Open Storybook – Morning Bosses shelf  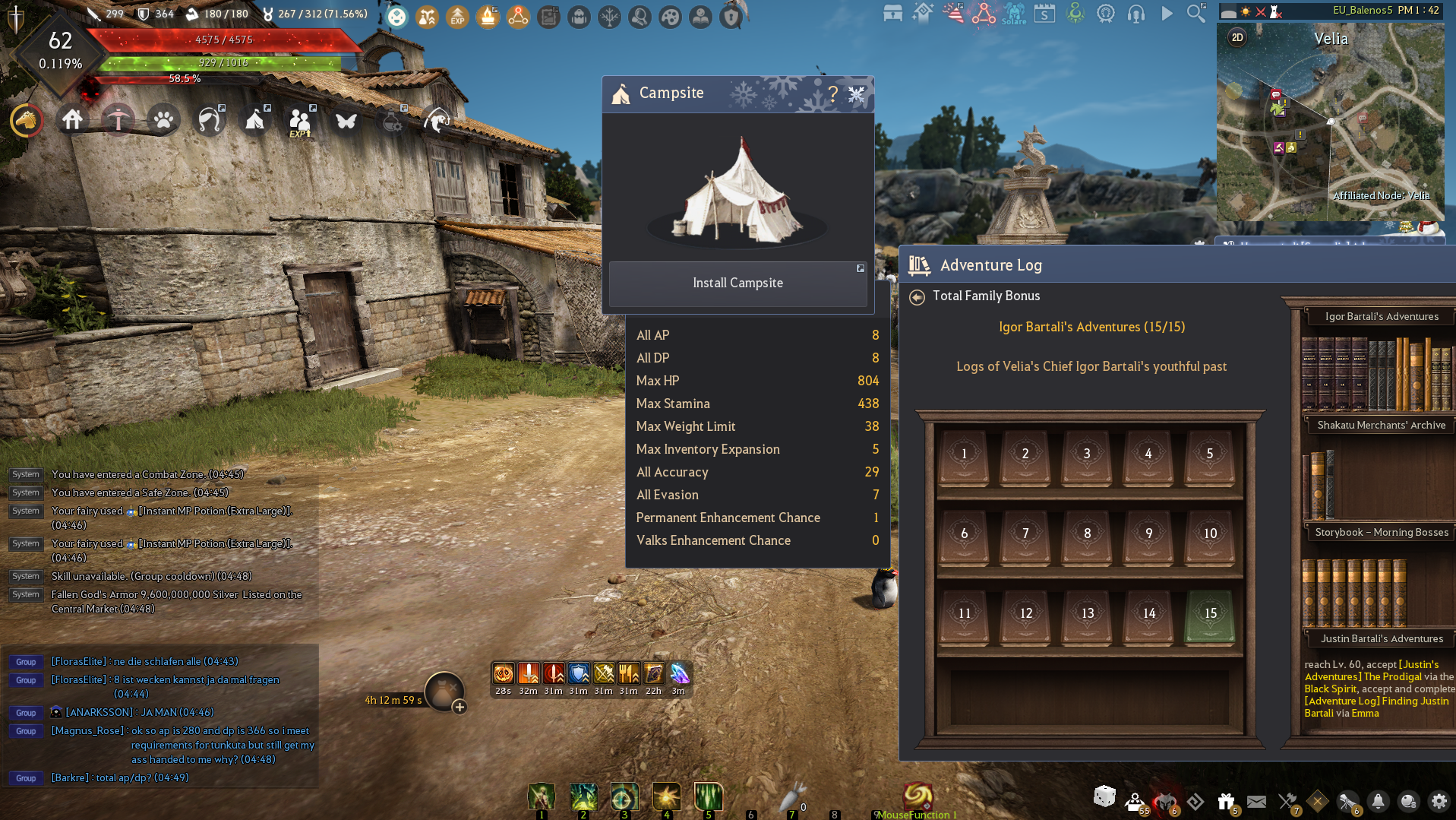click(x=1381, y=533)
